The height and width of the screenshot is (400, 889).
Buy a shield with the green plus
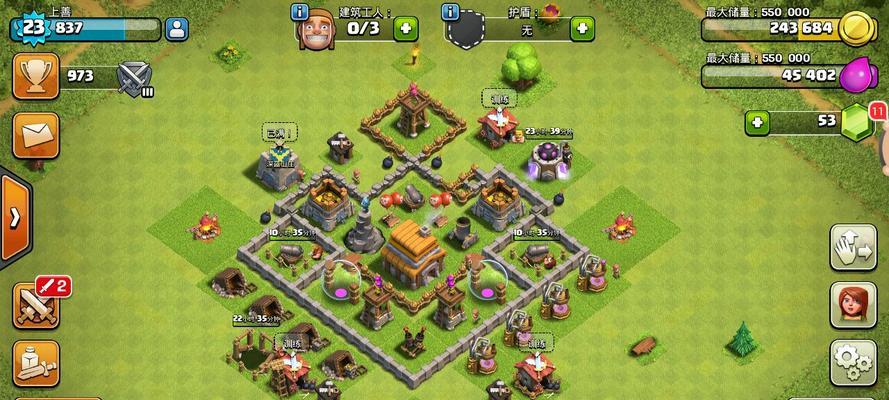[x=582, y=29]
